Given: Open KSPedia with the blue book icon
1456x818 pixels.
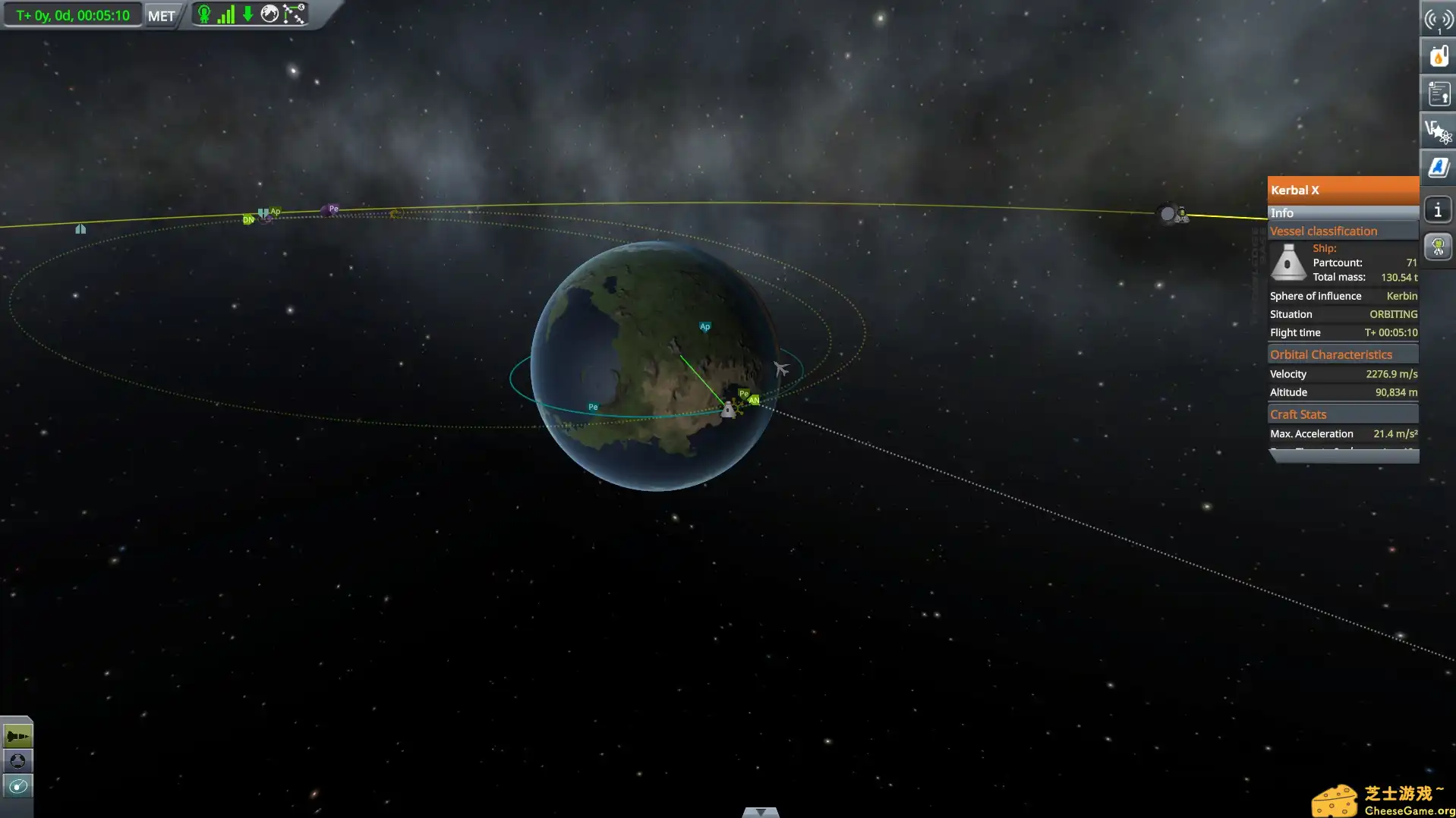Looking at the screenshot, I should (1438, 167).
